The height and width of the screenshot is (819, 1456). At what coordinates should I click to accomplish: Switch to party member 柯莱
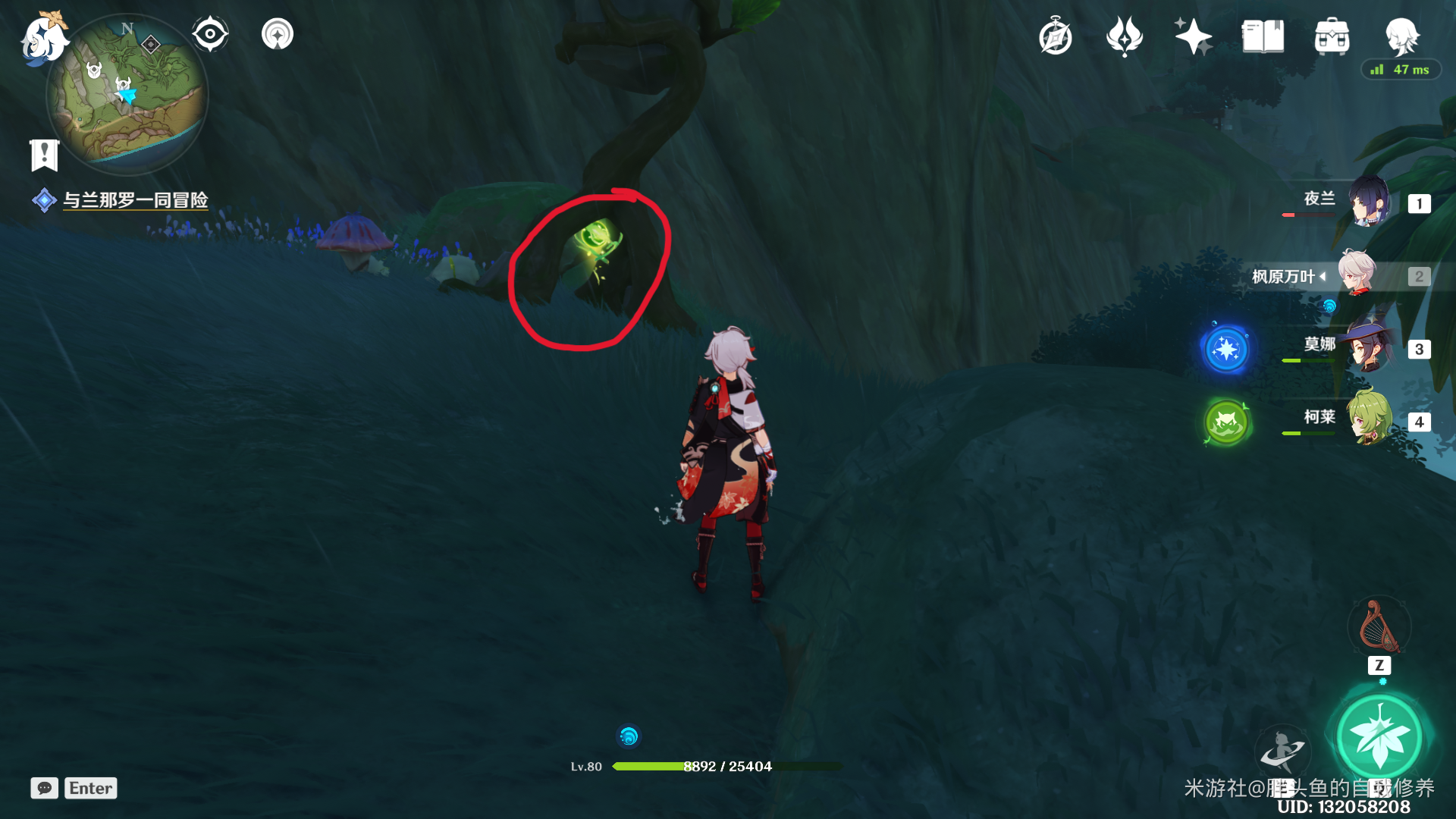pos(1369,421)
